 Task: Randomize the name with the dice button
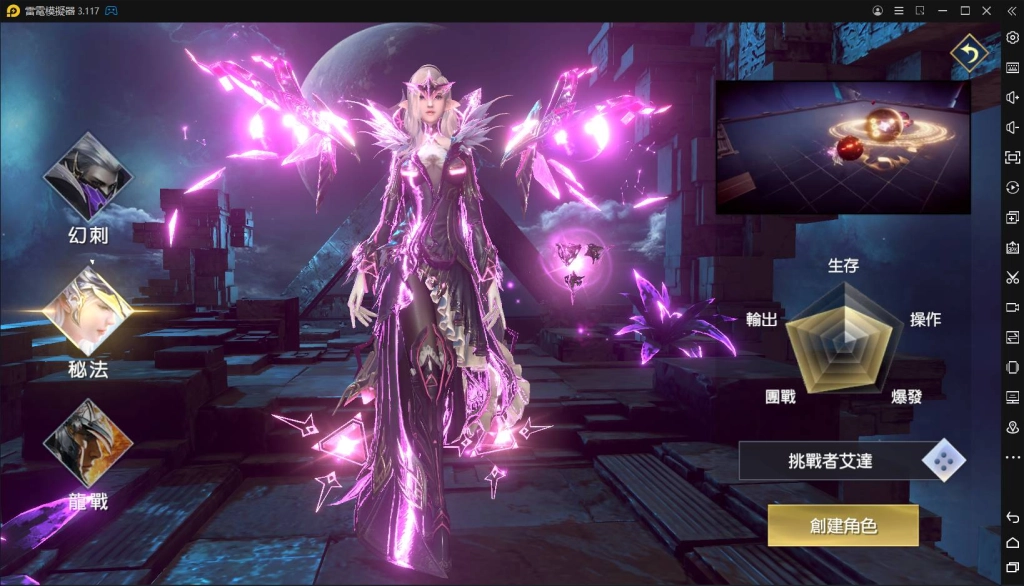[941, 460]
